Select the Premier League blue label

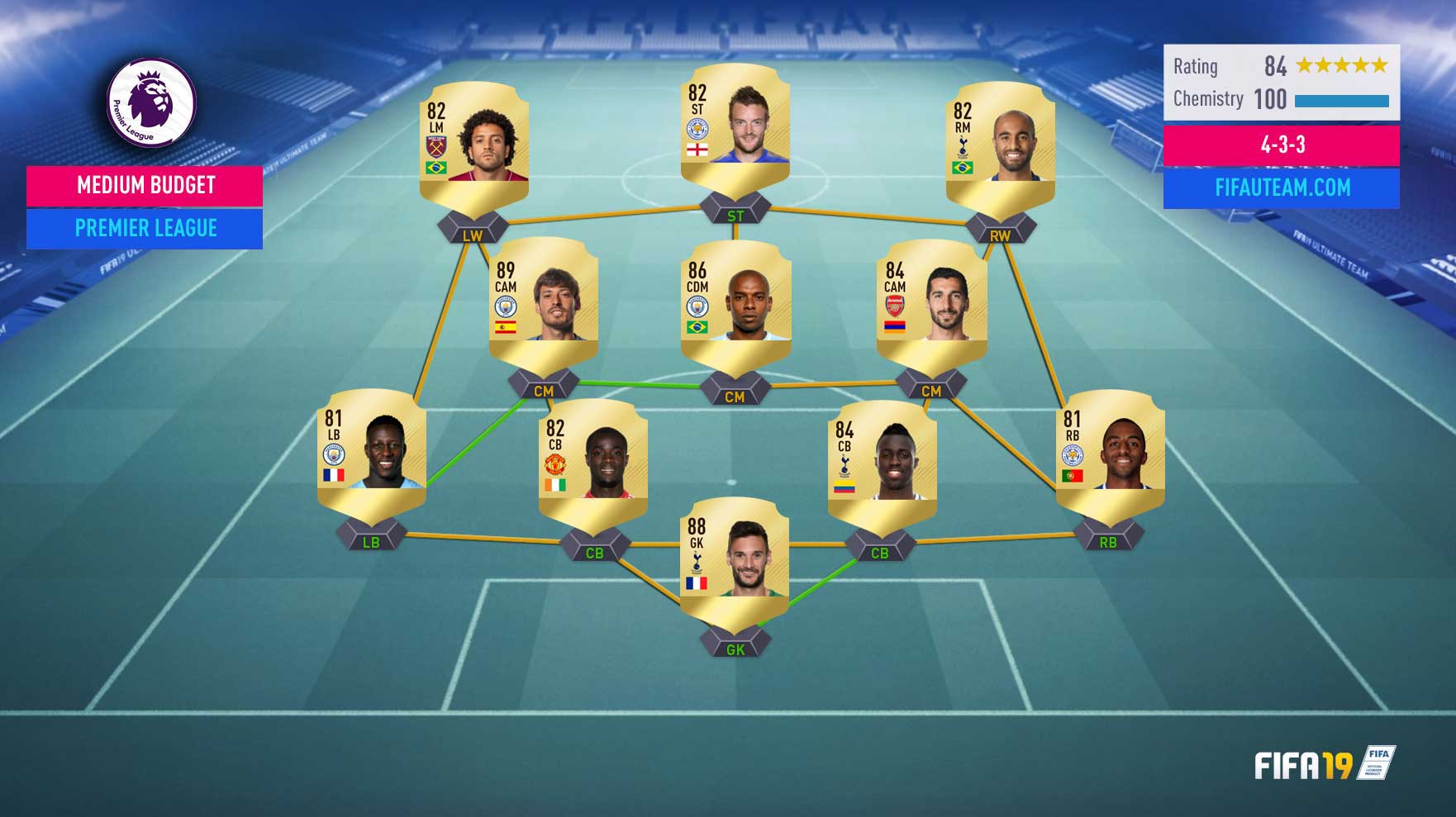tap(145, 229)
